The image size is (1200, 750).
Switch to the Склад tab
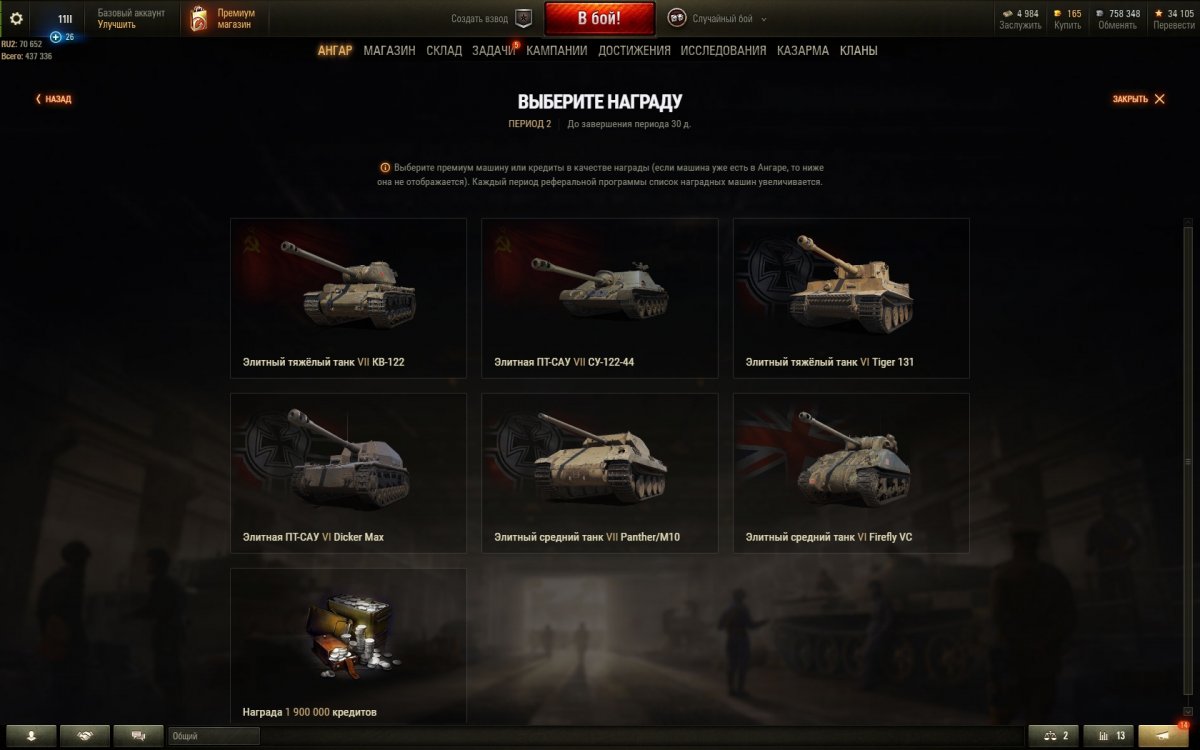pos(444,51)
